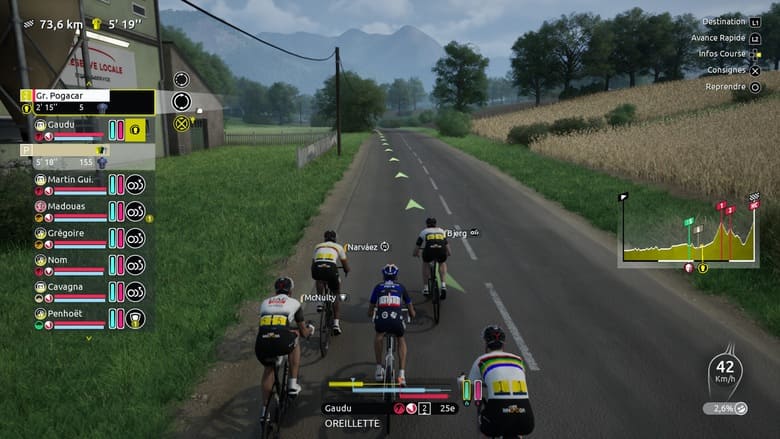
Task: Click the instruction icon beside Penhoët
Action: tap(135, 319)
